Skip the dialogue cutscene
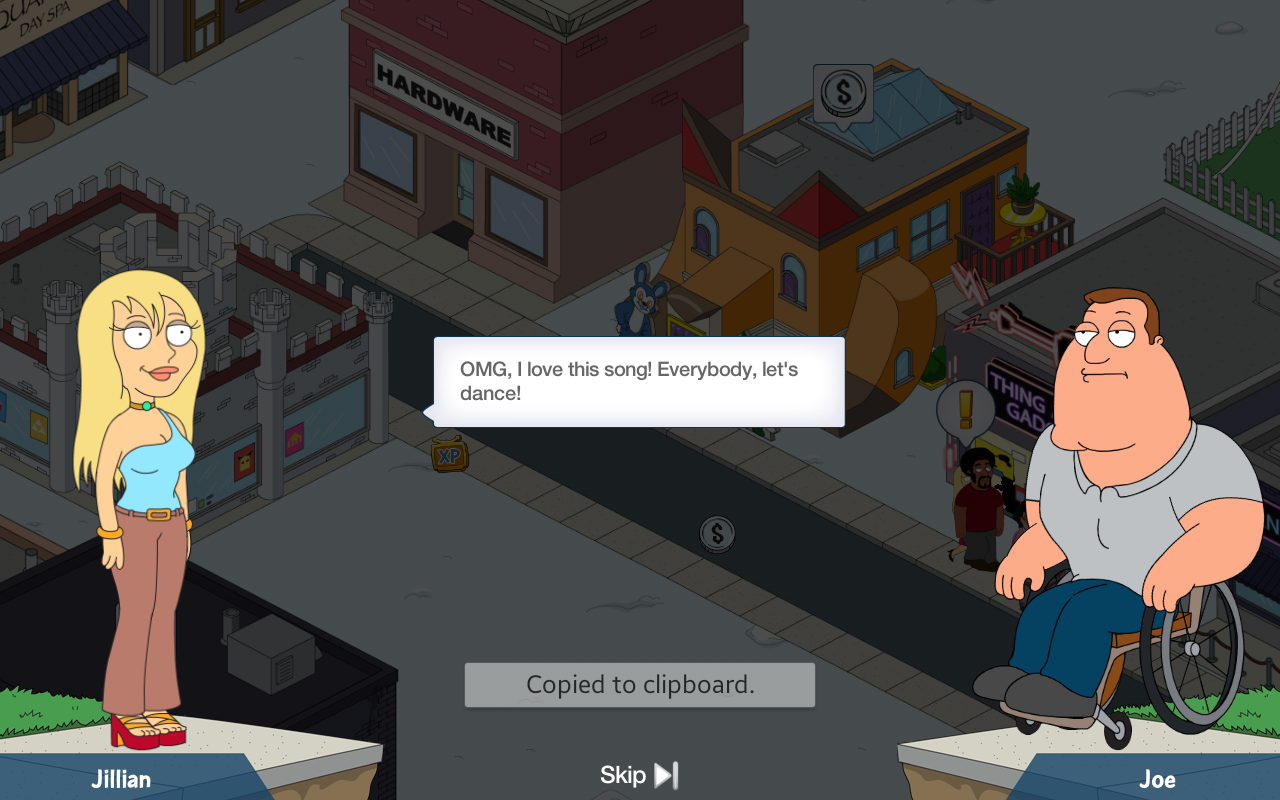The image size is (1280, 800). (640, 775)
